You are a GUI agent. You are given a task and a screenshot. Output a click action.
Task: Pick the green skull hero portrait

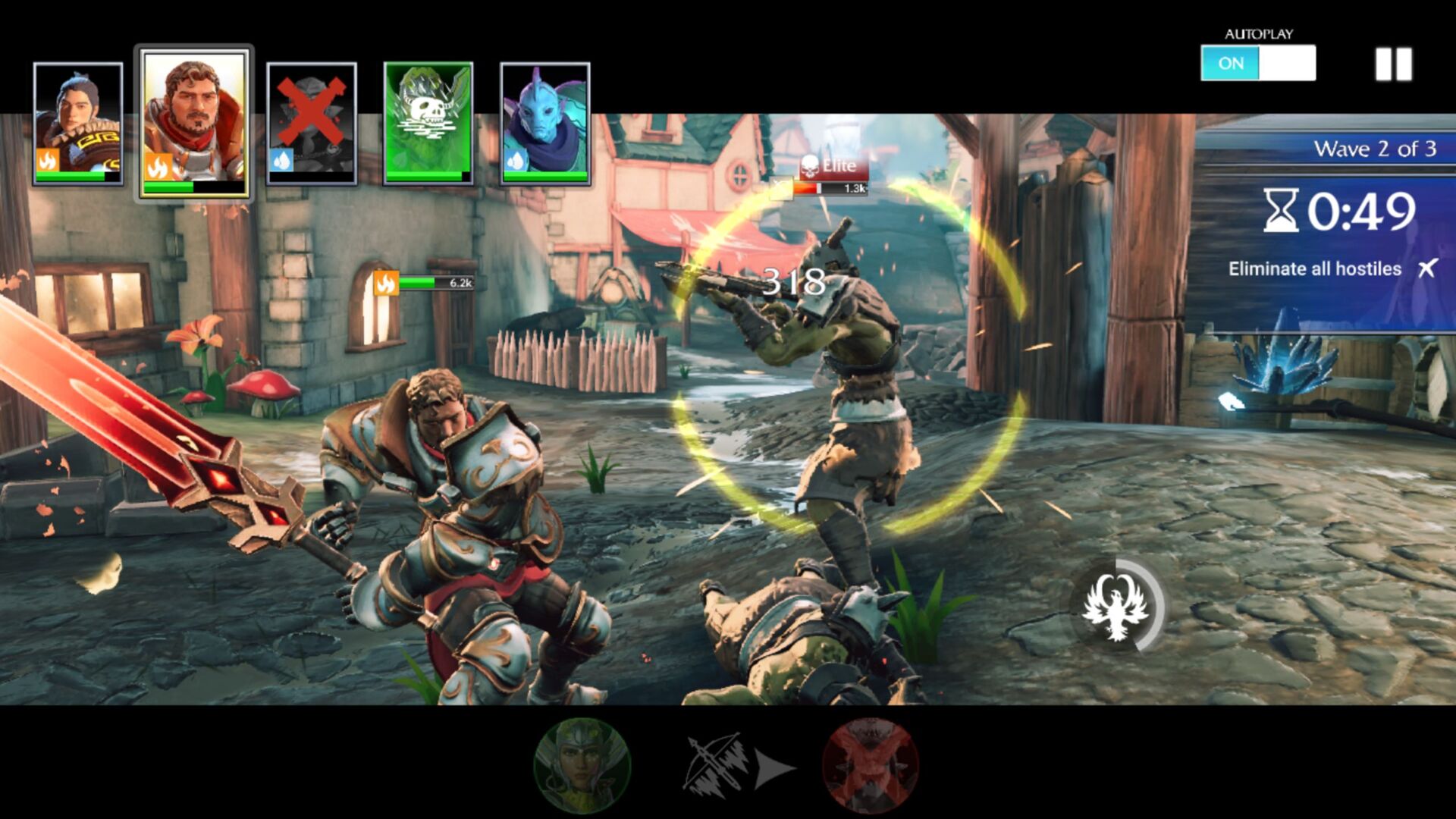click(x=428, y=124)
